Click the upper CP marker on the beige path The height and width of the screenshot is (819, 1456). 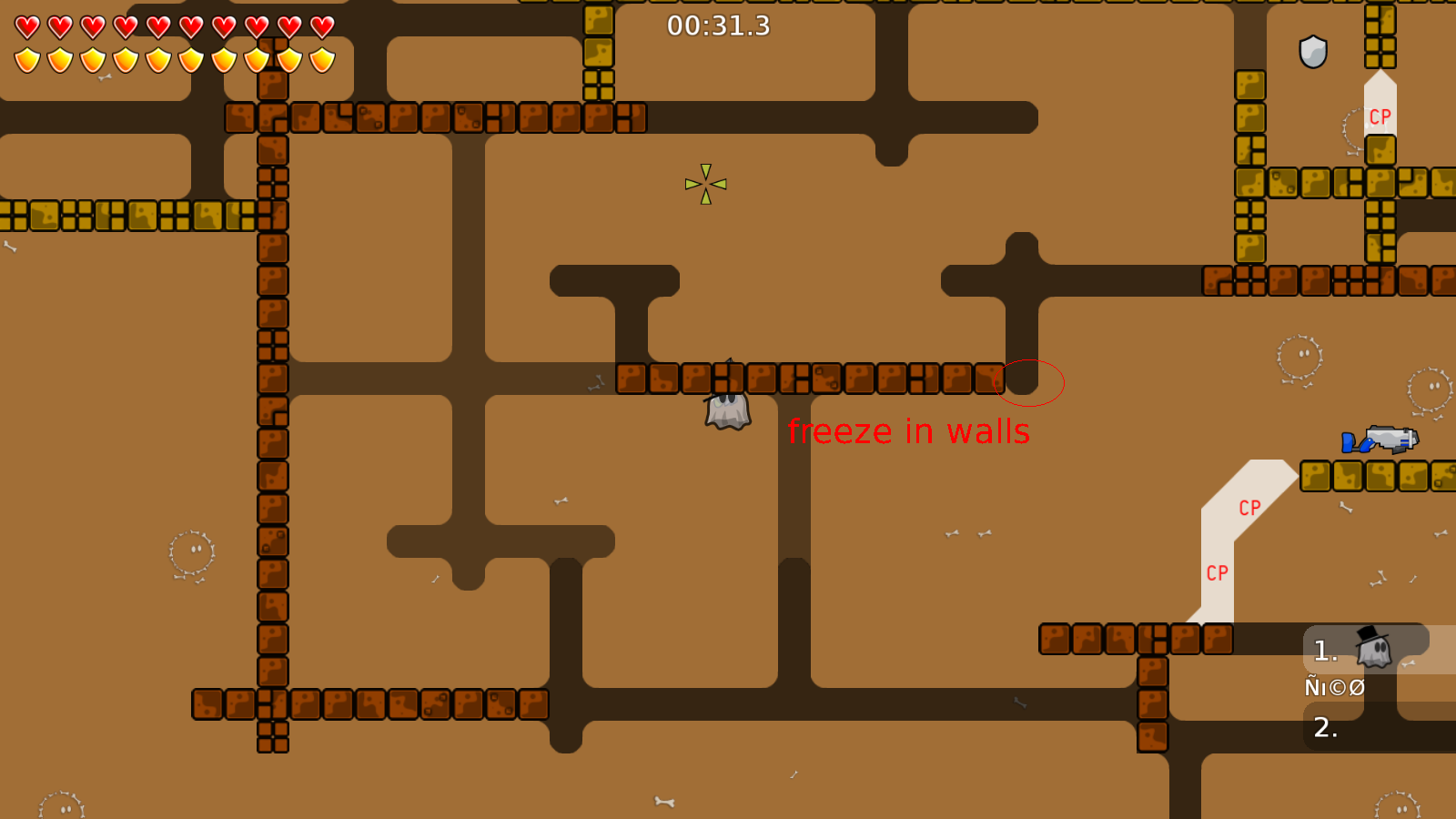[1250, 508]
